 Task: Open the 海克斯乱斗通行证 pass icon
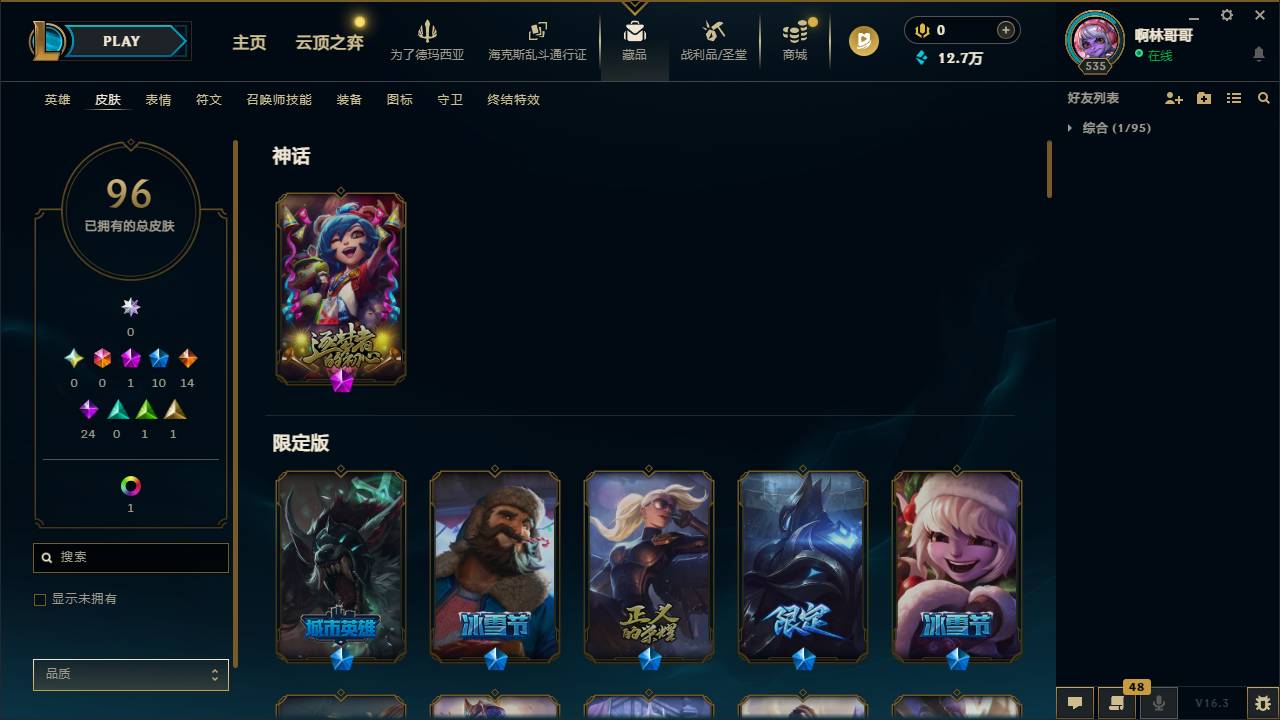[537, 32]
